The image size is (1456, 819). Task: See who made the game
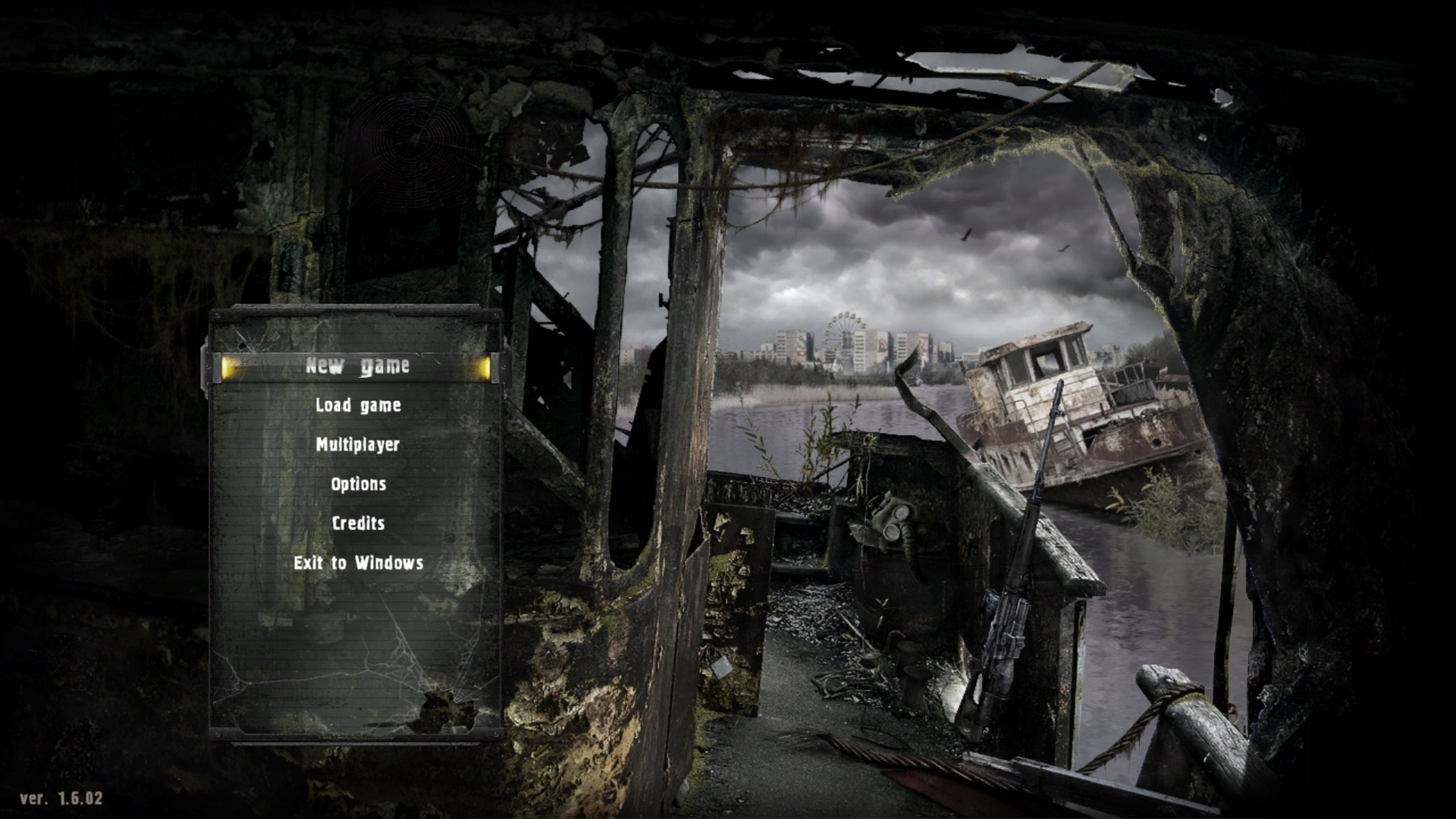[357, 522]
